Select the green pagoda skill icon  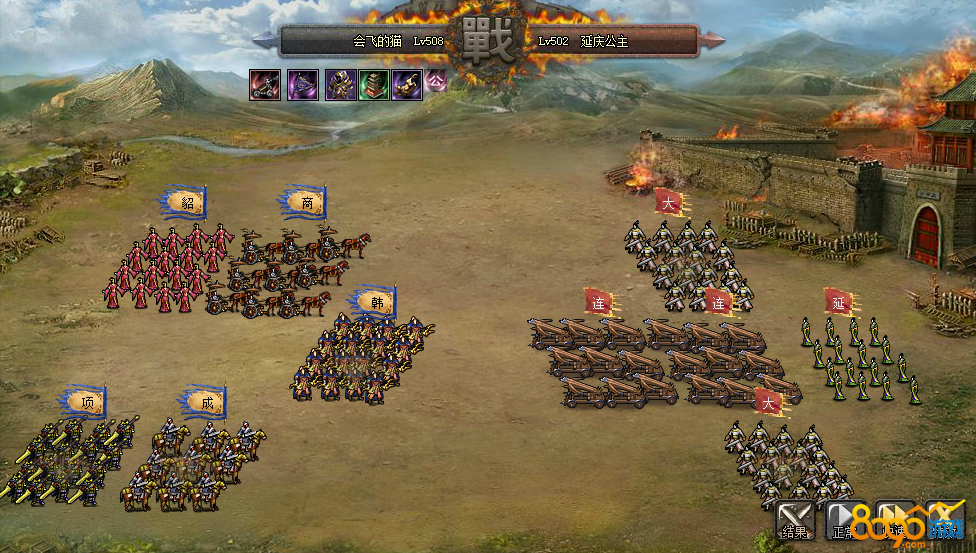click(374, 84)
